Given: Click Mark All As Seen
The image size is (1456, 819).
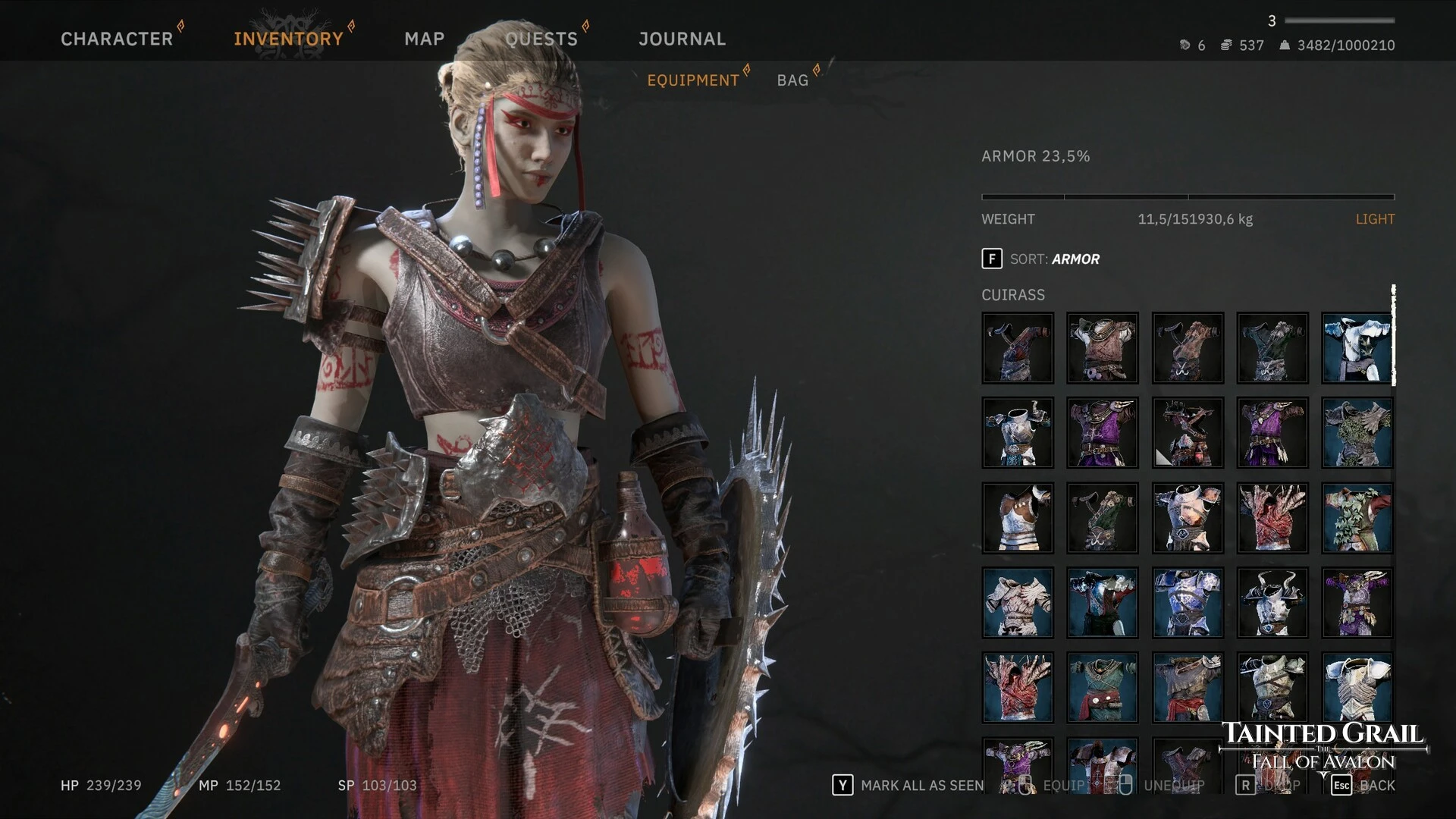Looking at the screenshot, I should pos(908,786).
